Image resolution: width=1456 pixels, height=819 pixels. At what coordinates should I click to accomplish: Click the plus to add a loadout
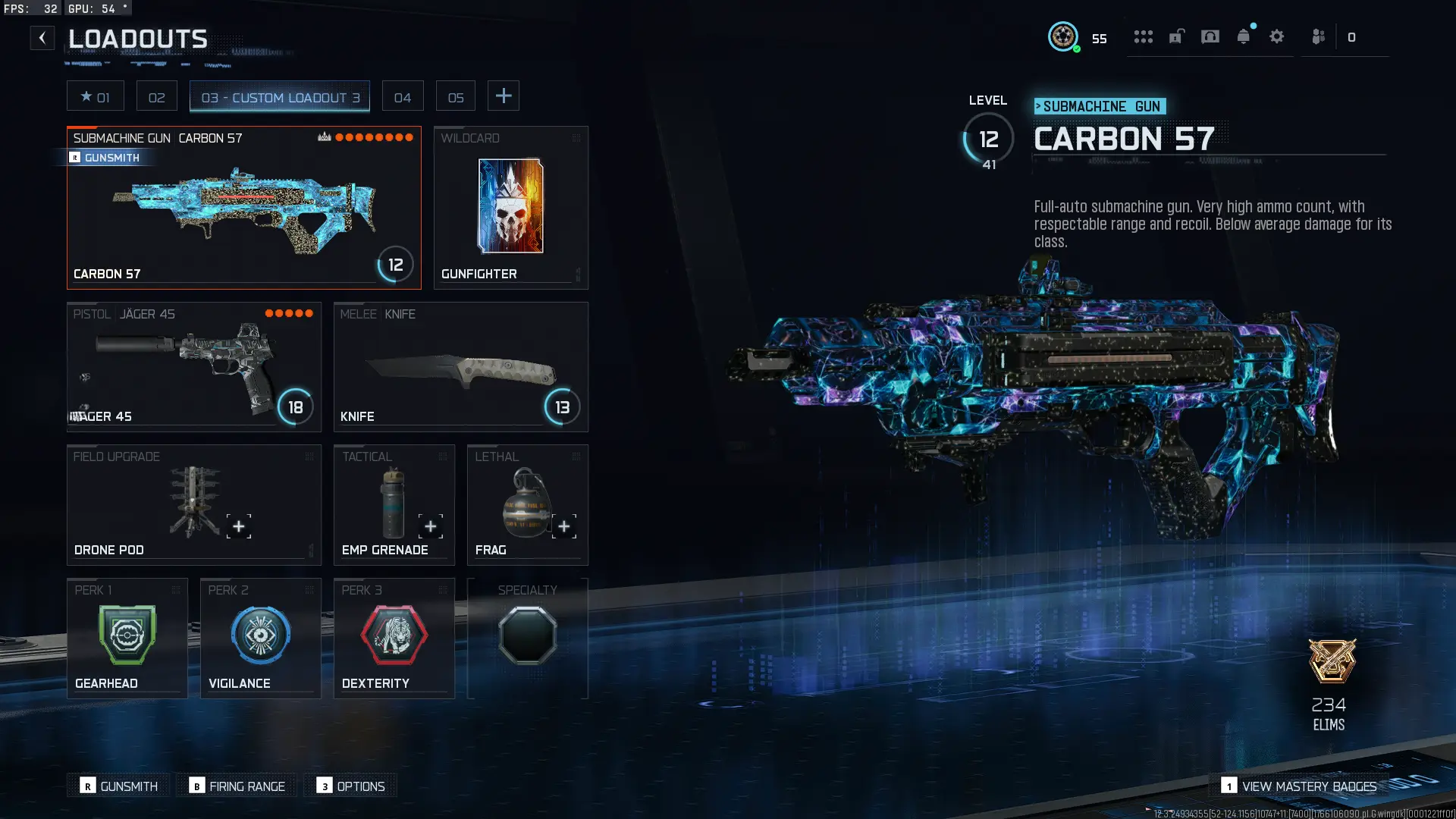[x=504, y=96]
